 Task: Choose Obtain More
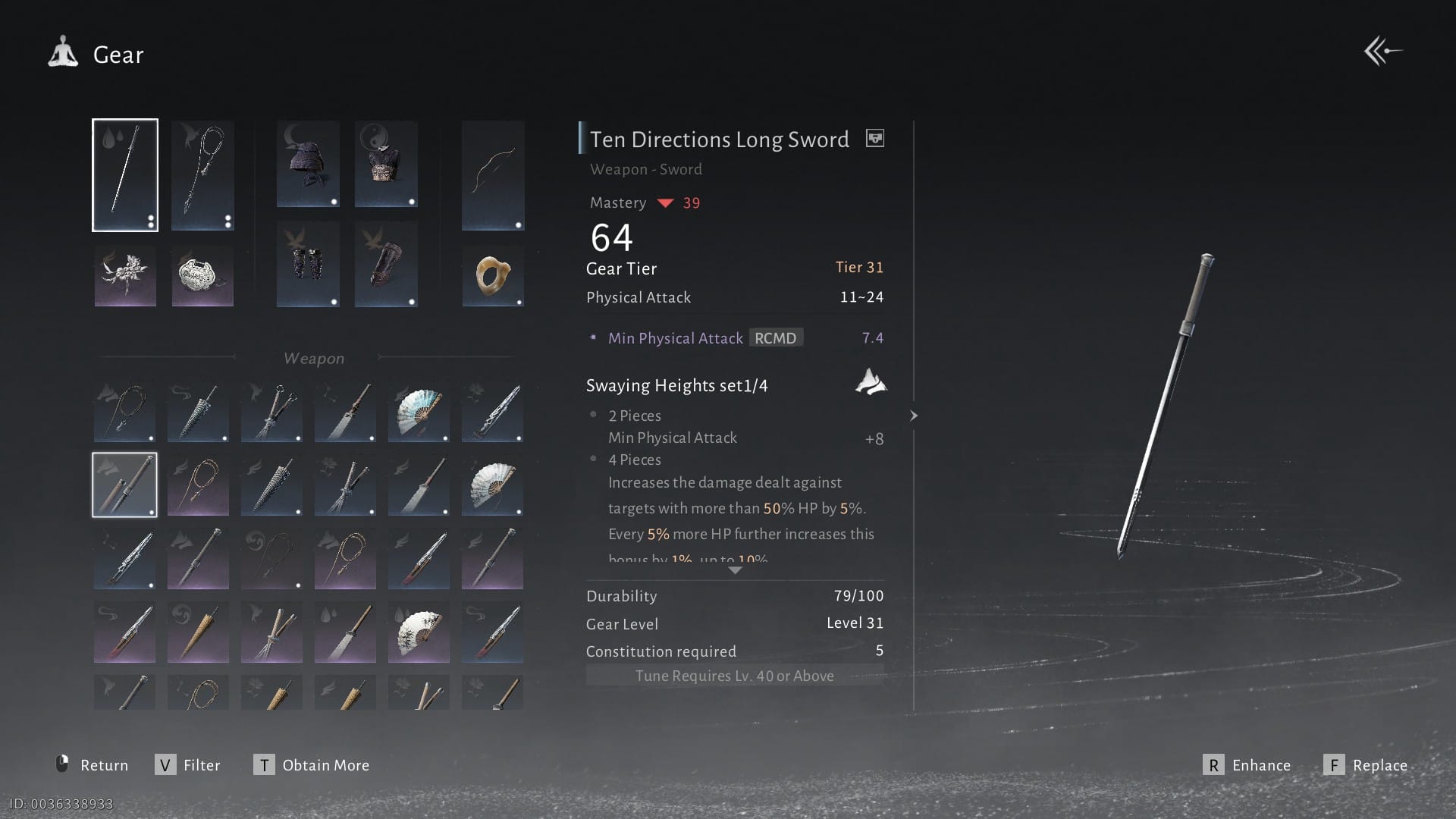(312, 765)
